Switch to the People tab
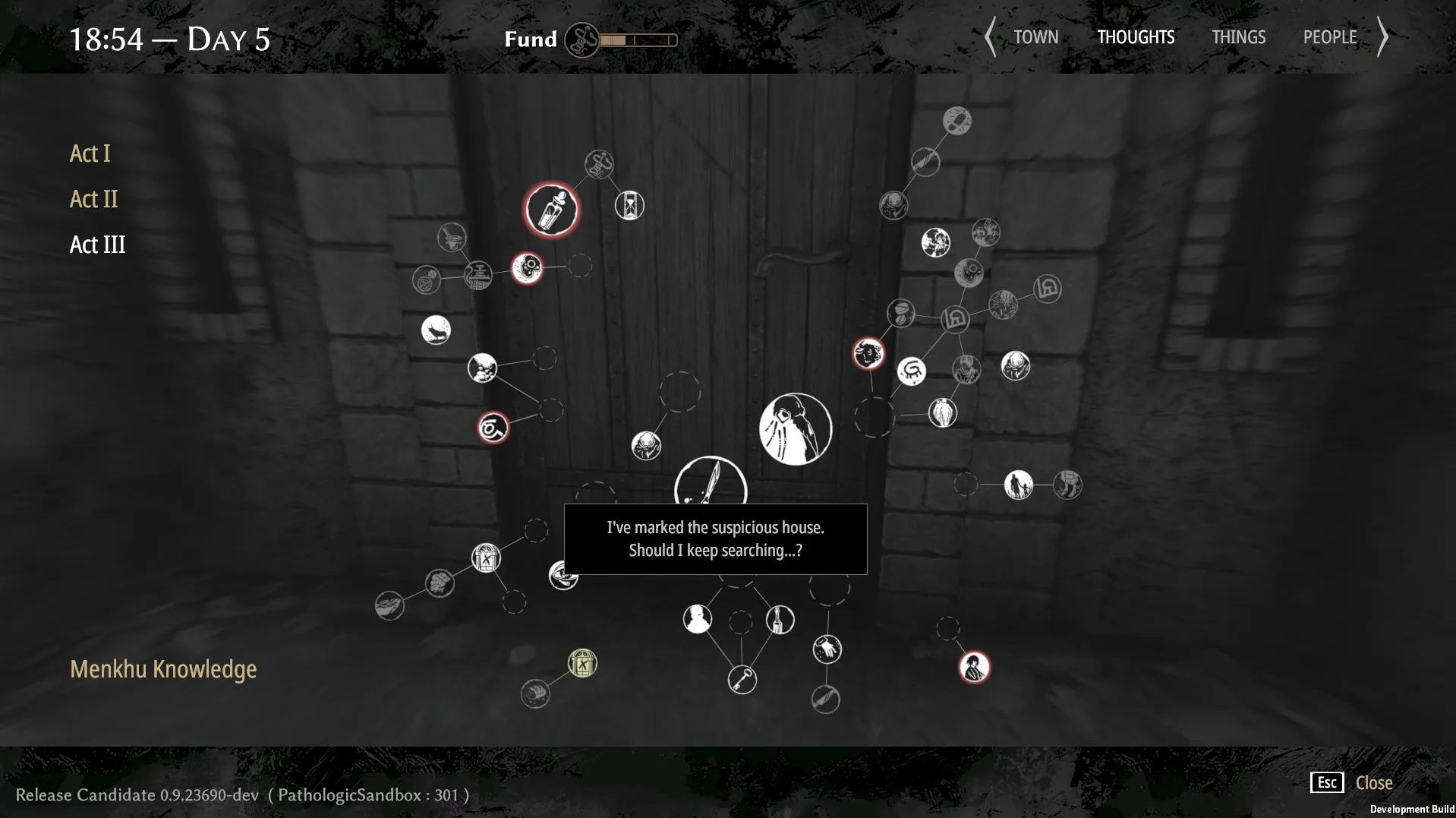Image resolution: width=1456 pixels, height=818 pixels. tap(1329, 37)
